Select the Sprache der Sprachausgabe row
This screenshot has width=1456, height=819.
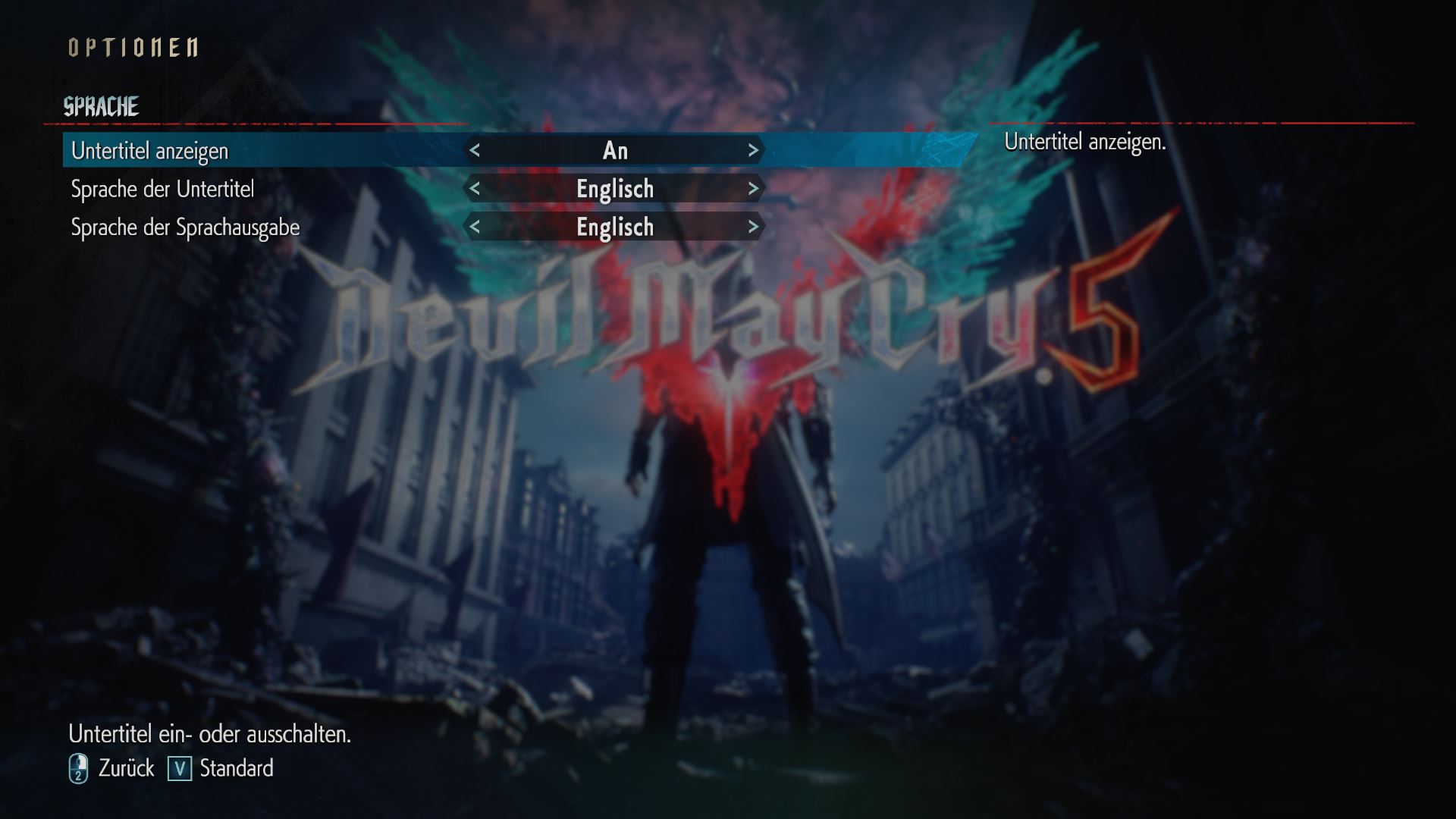tap(187, 227)
